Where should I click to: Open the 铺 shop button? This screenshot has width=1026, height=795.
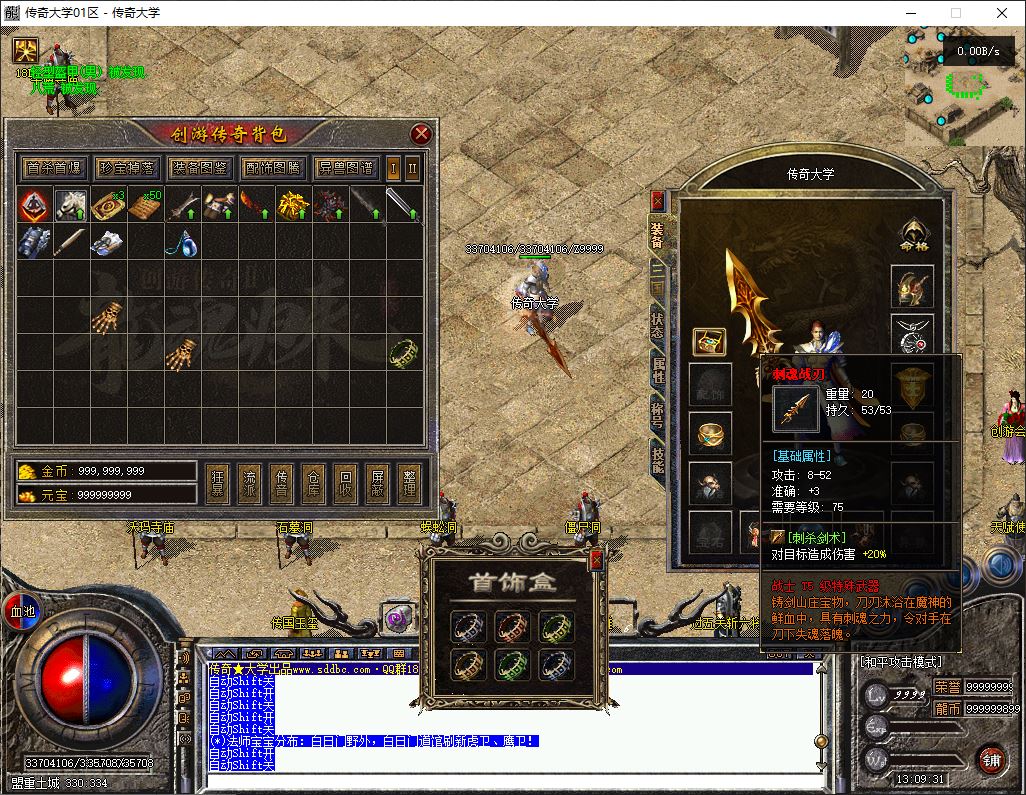click(x=991, y=759)
